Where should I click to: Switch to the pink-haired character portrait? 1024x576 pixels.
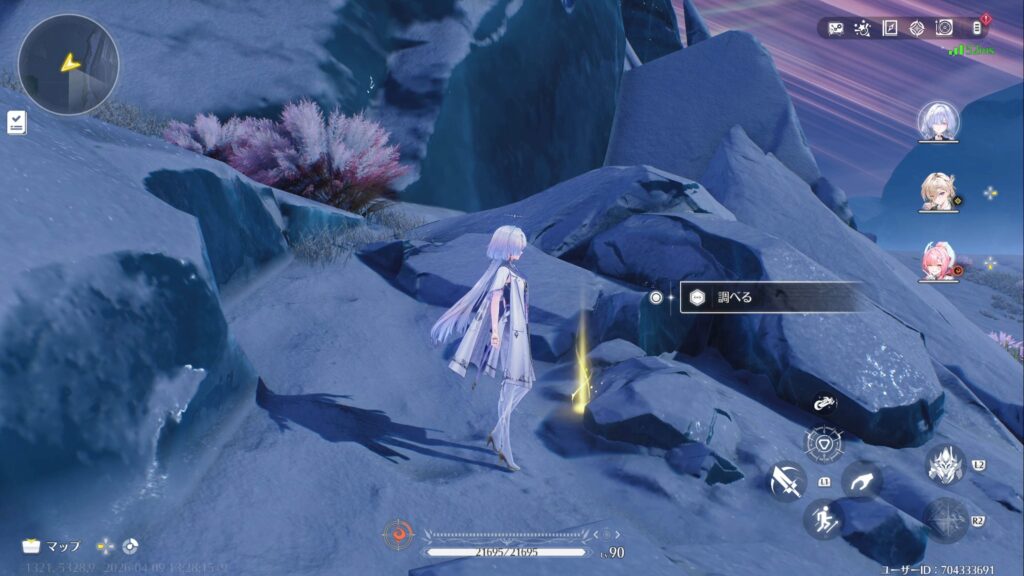939,263
